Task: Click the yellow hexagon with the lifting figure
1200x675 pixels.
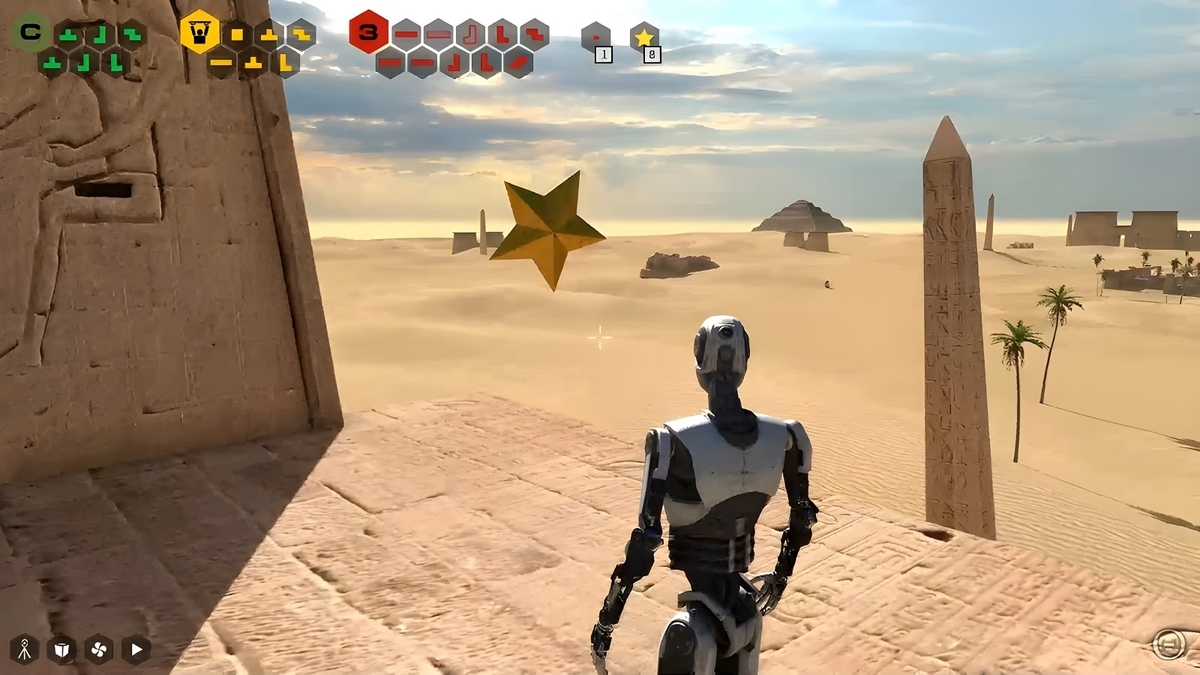Action: click(x=200, y=32)
